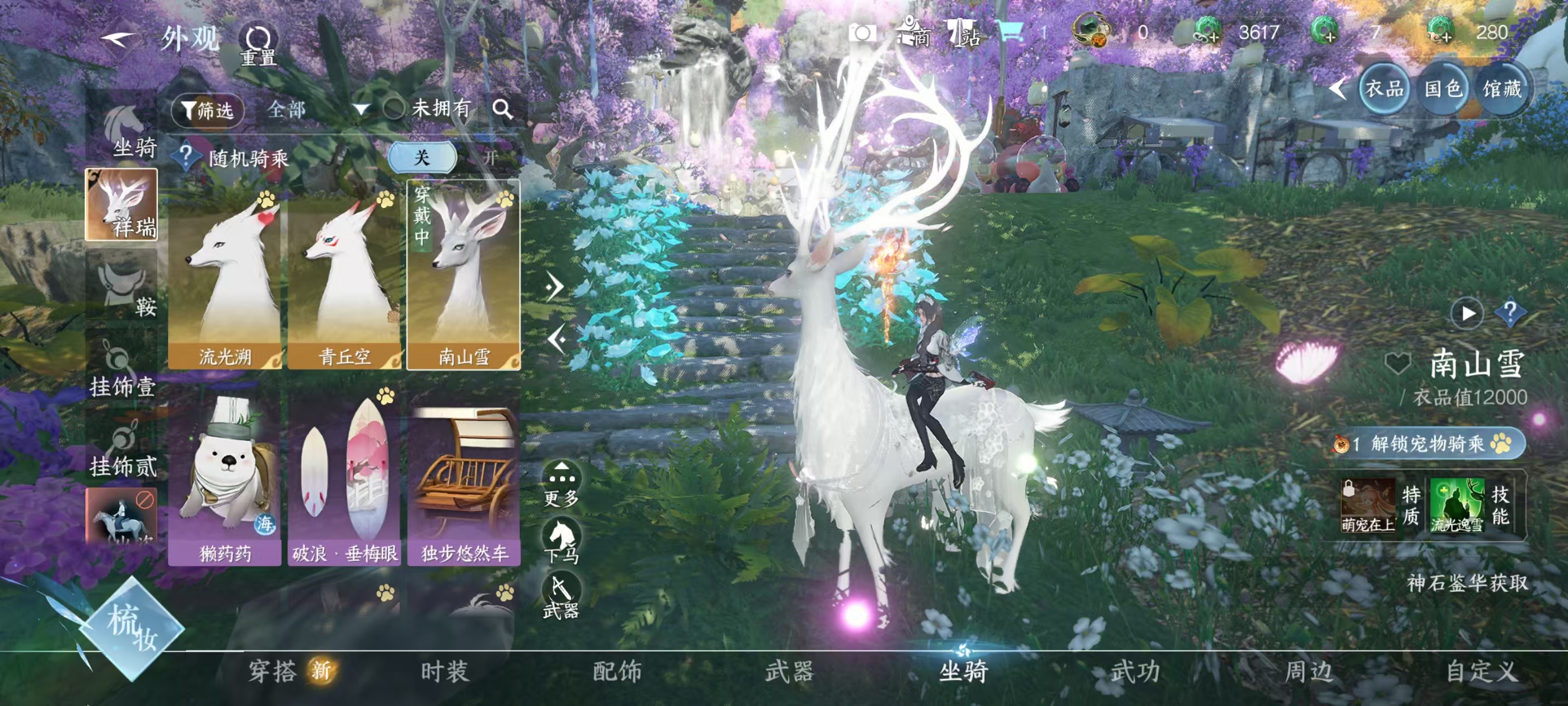Reset appearance with the 重置 button

(x=258, y=45)
